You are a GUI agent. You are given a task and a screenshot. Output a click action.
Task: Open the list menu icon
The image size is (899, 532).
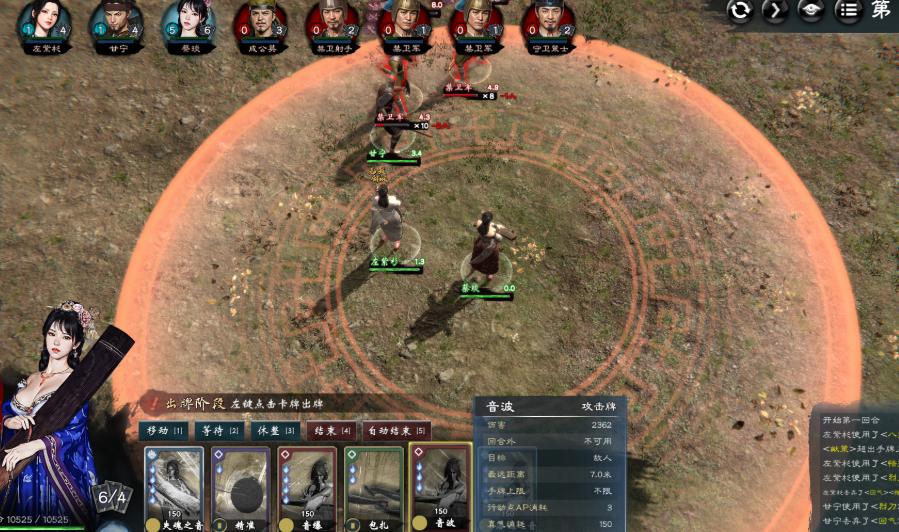tap(847, 11)
